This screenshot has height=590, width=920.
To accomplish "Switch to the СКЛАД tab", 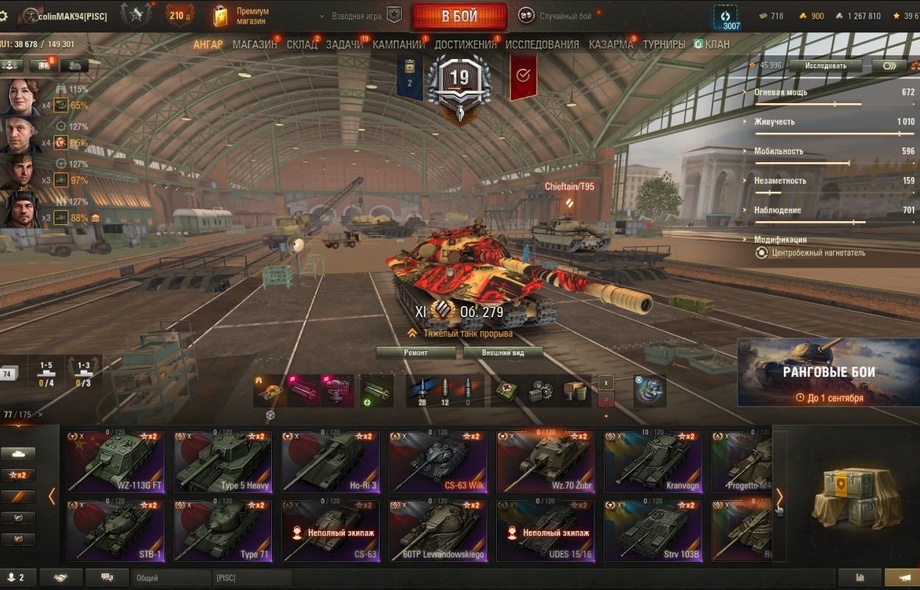I will 302,45.
